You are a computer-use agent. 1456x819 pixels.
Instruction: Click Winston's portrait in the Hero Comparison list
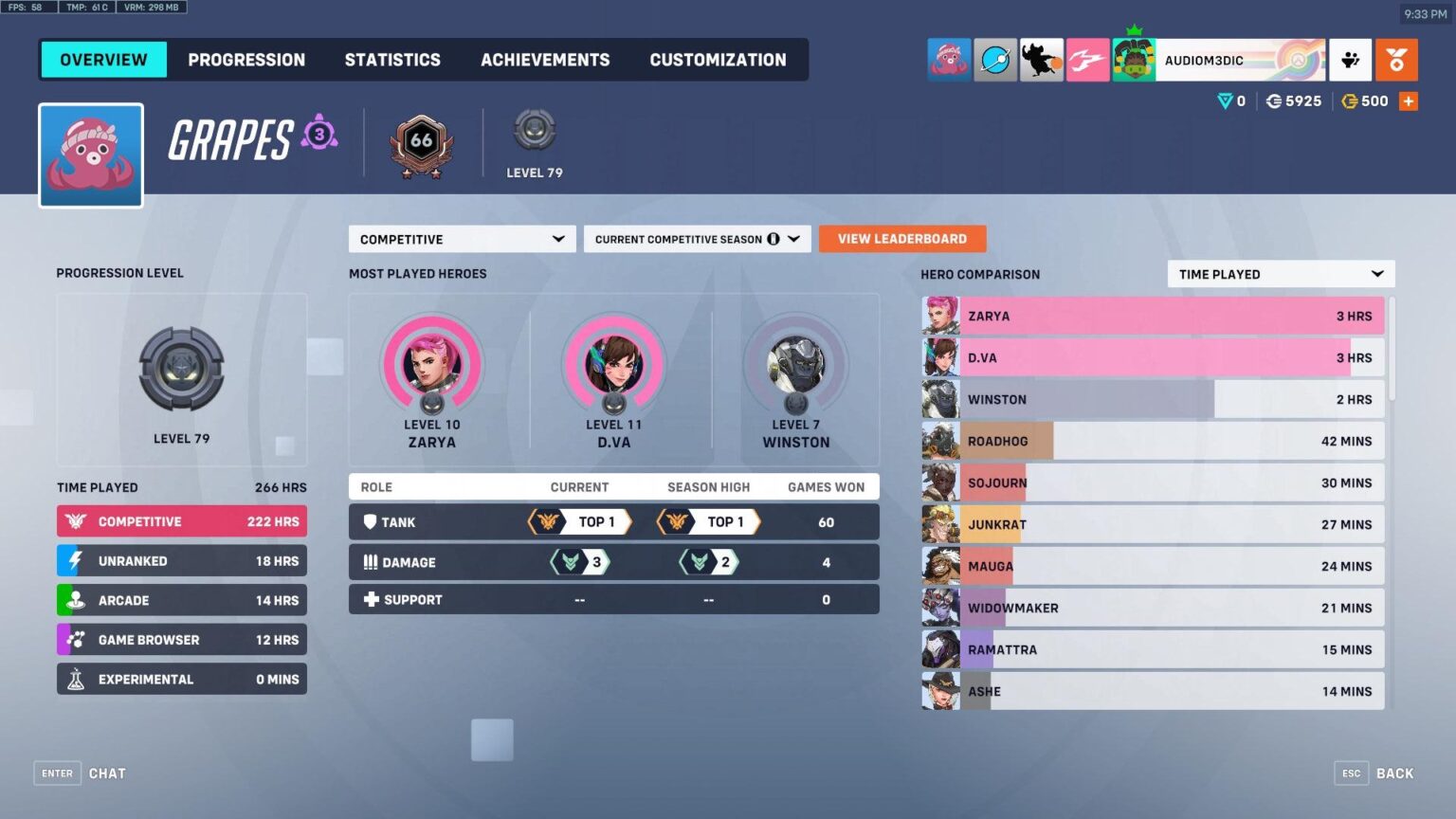click(939, 398)
